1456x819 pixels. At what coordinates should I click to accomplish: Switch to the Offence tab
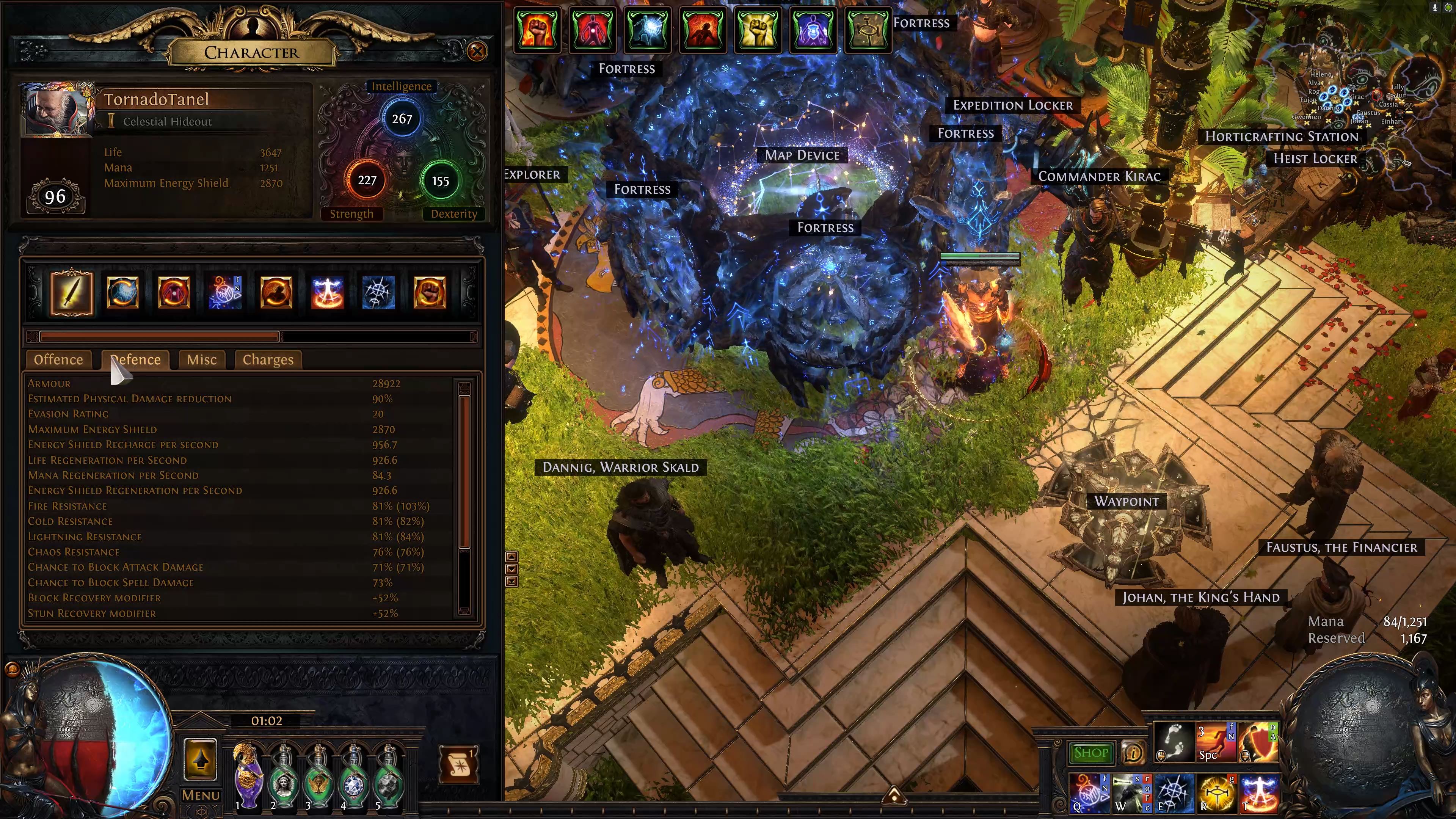[58, 360]
